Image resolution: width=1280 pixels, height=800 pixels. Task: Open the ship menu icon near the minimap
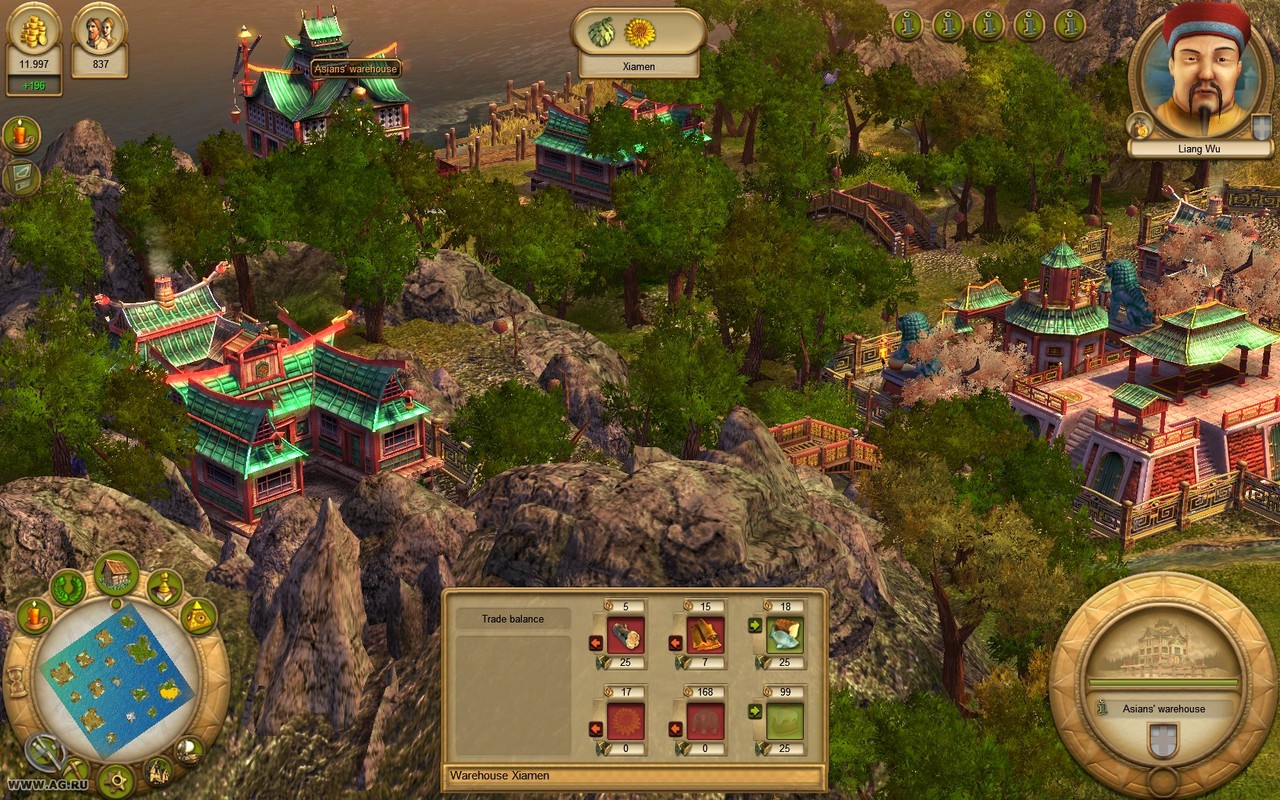click(x=188, y=750)
